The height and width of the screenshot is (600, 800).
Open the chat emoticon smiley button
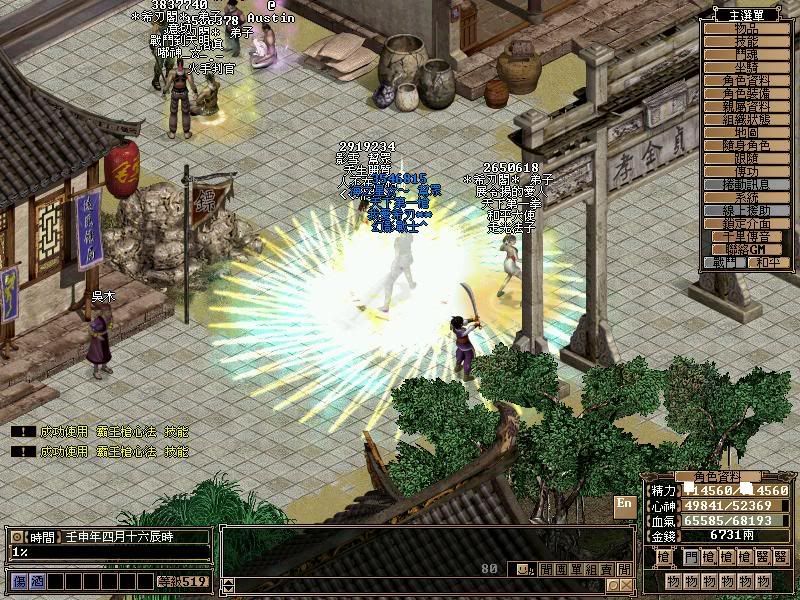pyautogui.click(x=524, y=570)
